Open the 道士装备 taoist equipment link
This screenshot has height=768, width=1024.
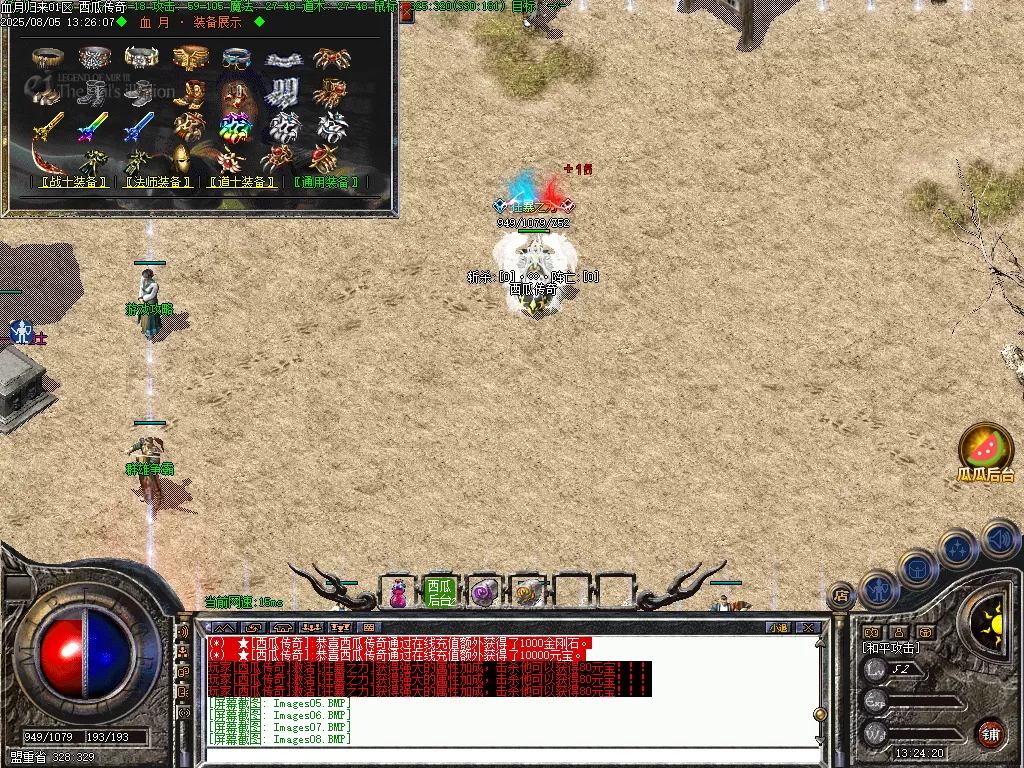[x=241, y=183]
